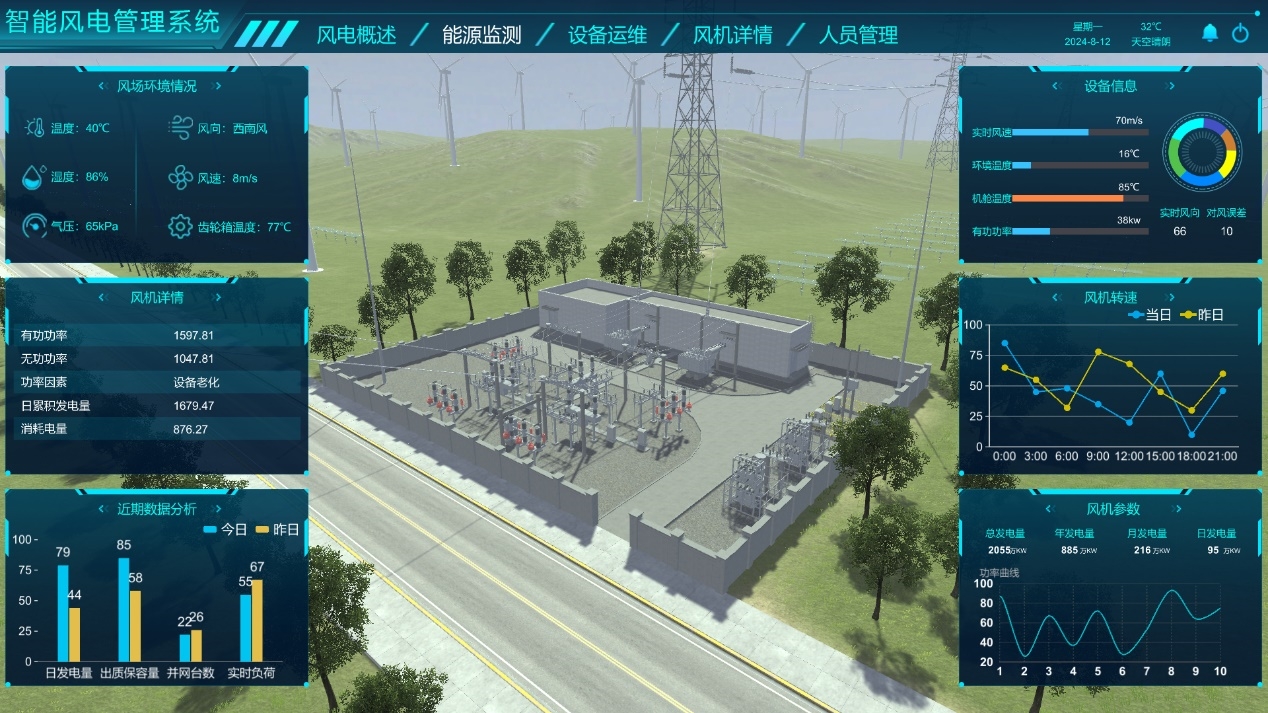Toggle the 昨日 legend in the bar chart
1268x713 pixels.
pyautogui.click(x=277, y=529)
